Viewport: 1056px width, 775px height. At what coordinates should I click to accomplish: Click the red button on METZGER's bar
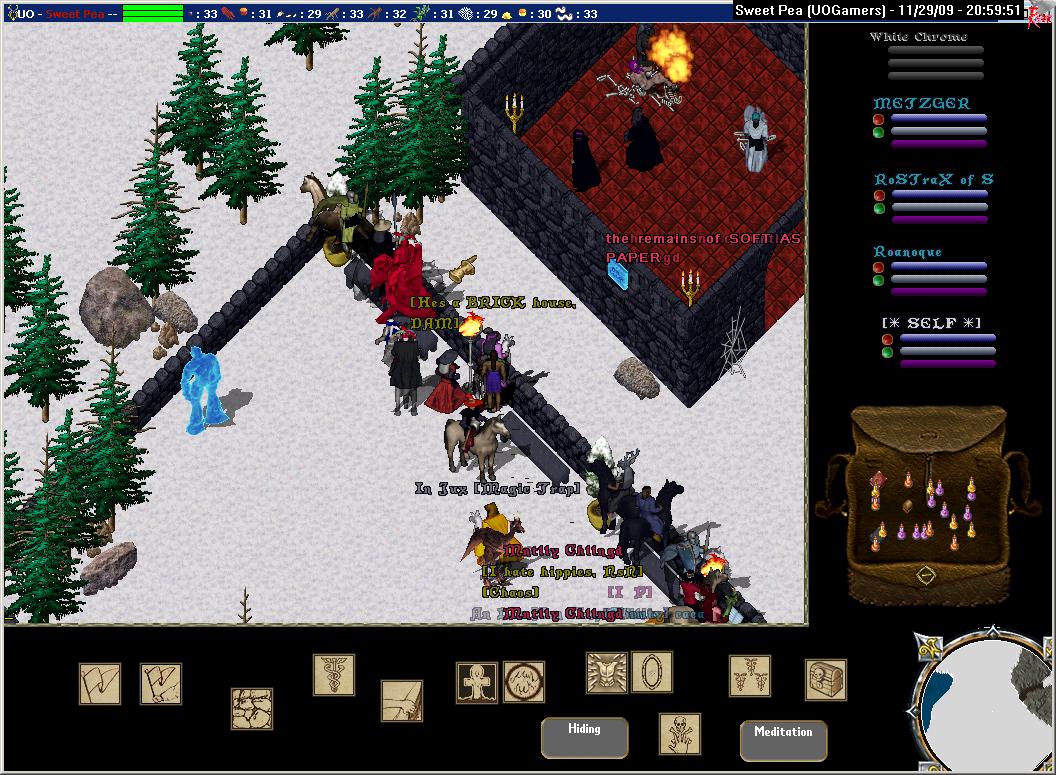click(878, 119)
